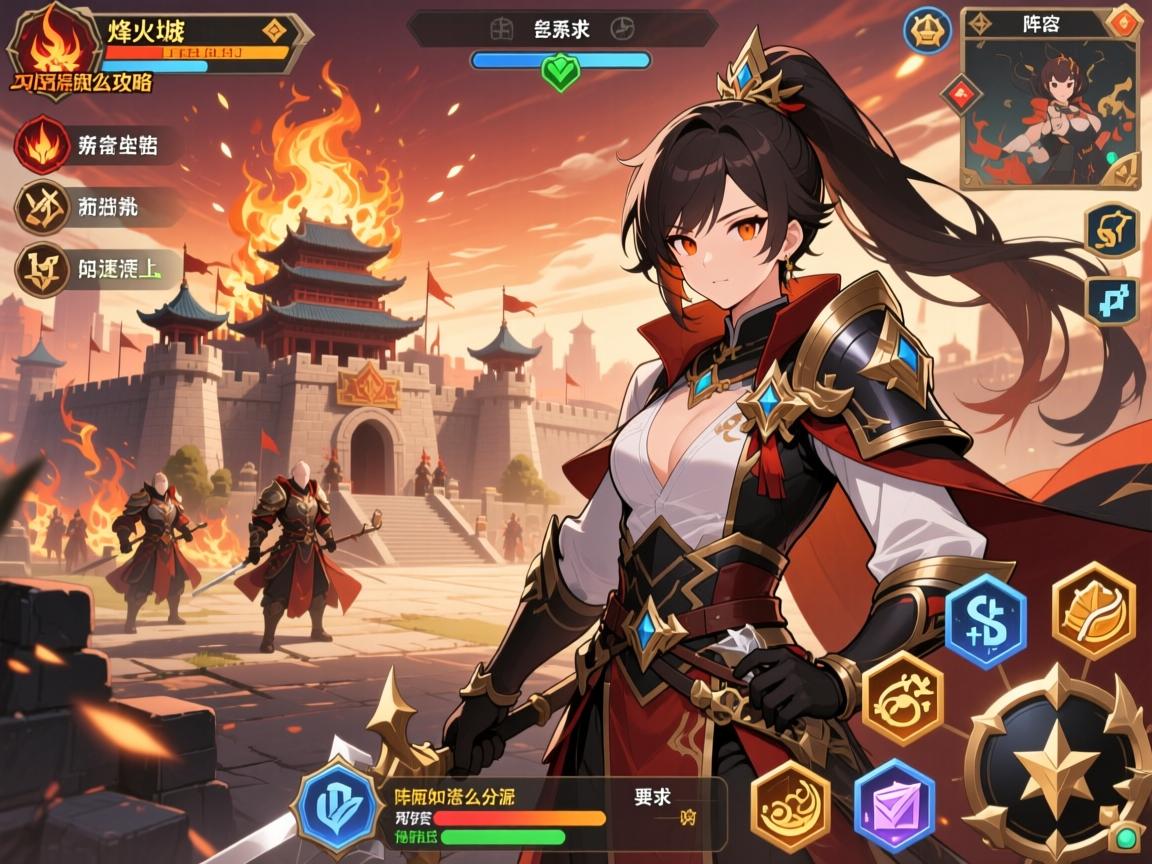
Task: Click the green heart shield icon
Action: (x=560, y=72)
